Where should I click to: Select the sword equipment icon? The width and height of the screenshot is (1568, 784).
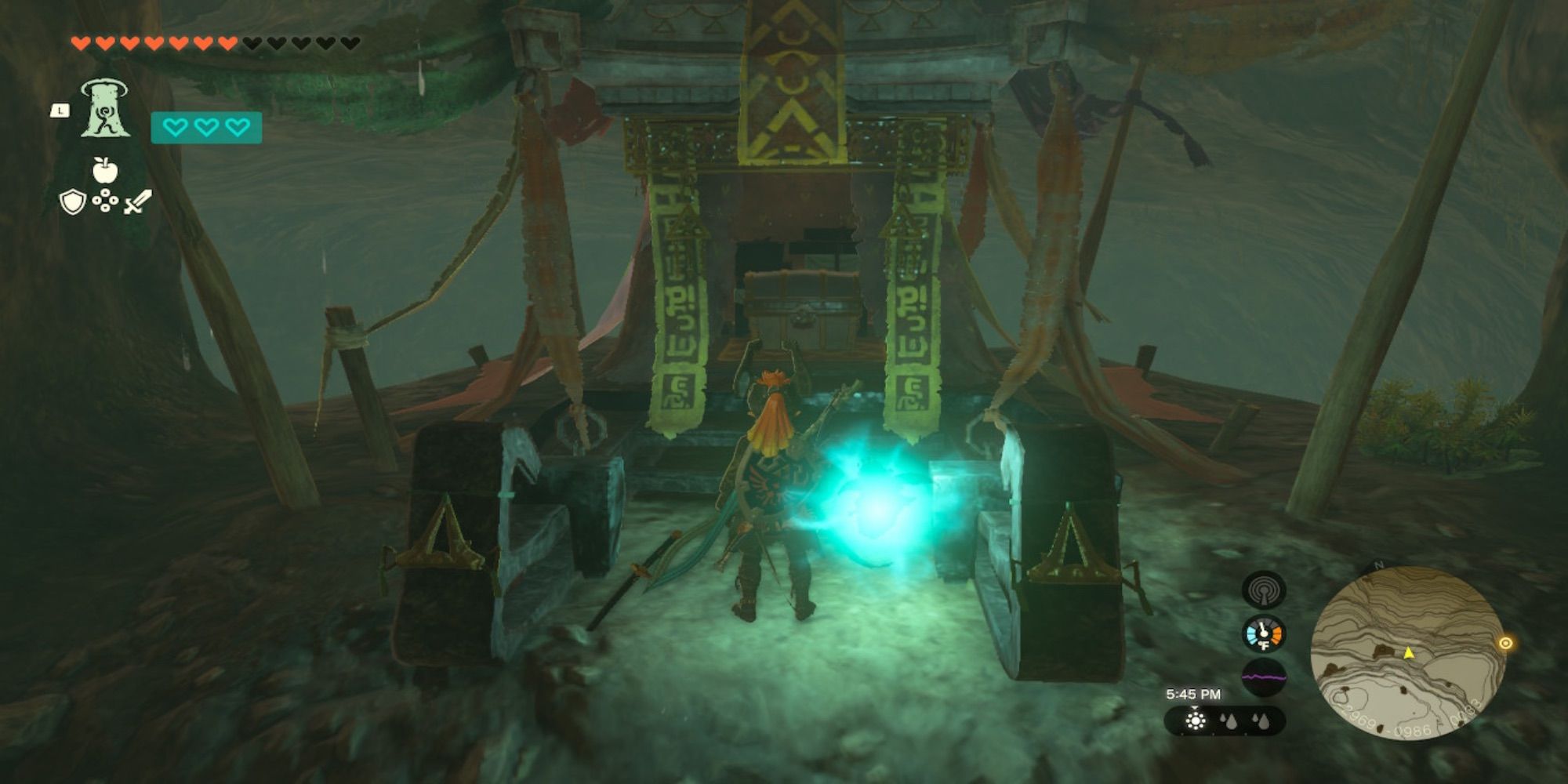point(135,202)
